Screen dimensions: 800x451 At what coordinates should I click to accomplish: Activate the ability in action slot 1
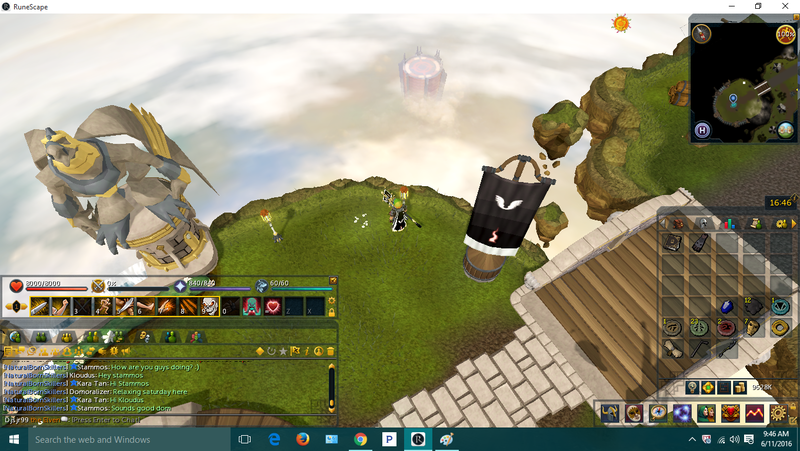(40, 306)
